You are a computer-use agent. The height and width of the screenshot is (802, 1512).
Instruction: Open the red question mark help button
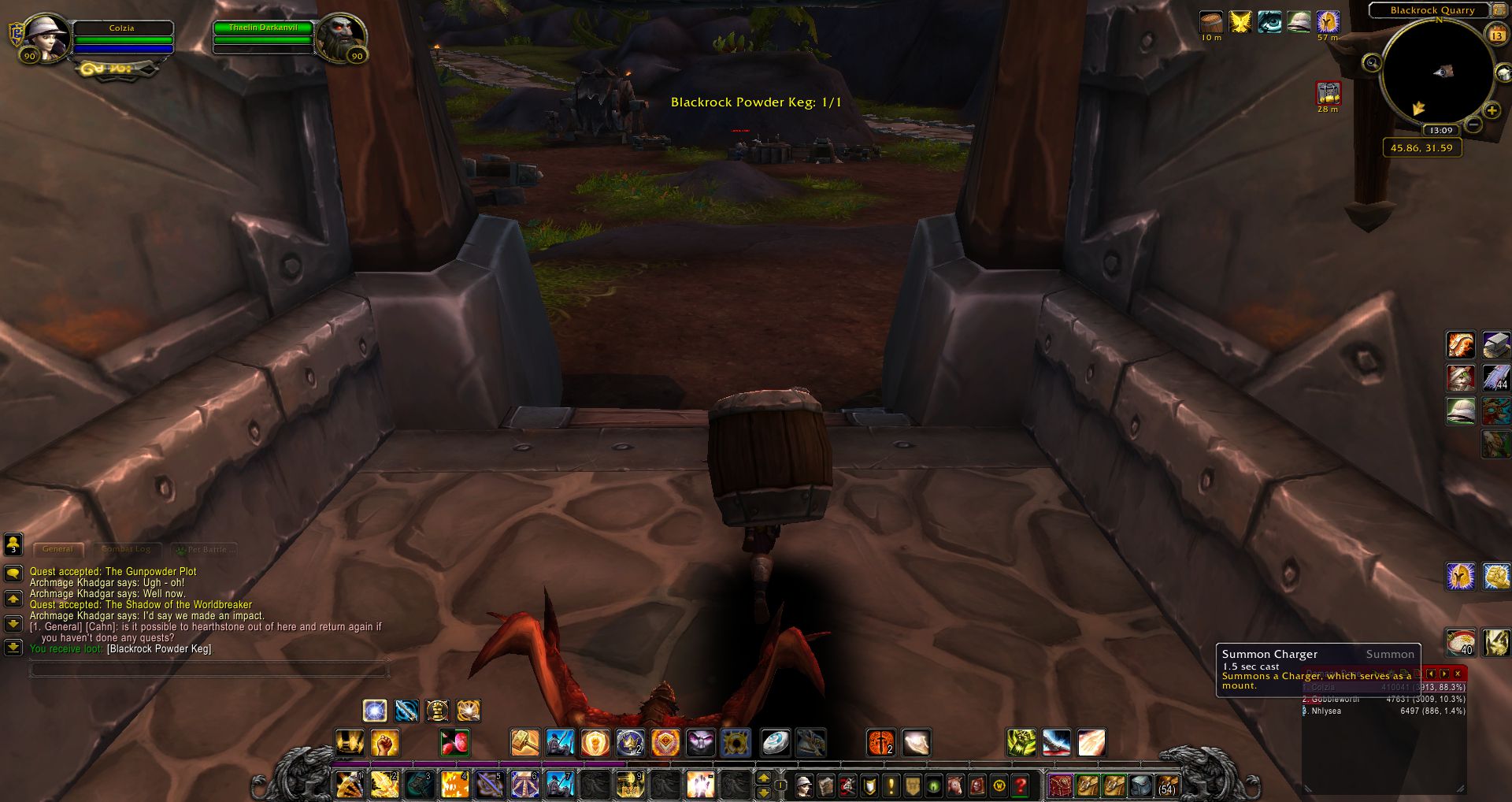[1021, 785]
